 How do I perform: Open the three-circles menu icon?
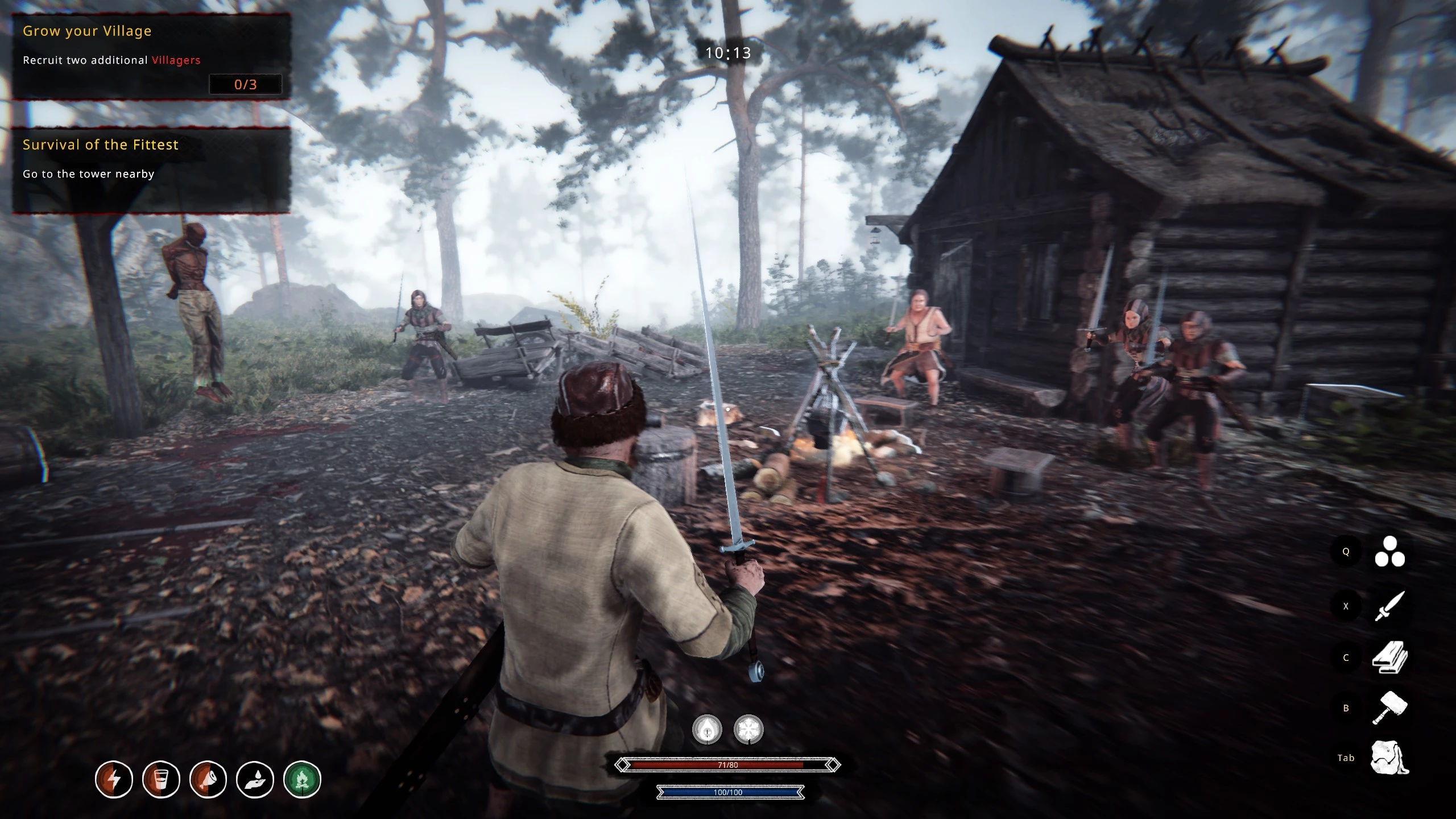[1389, 552]
